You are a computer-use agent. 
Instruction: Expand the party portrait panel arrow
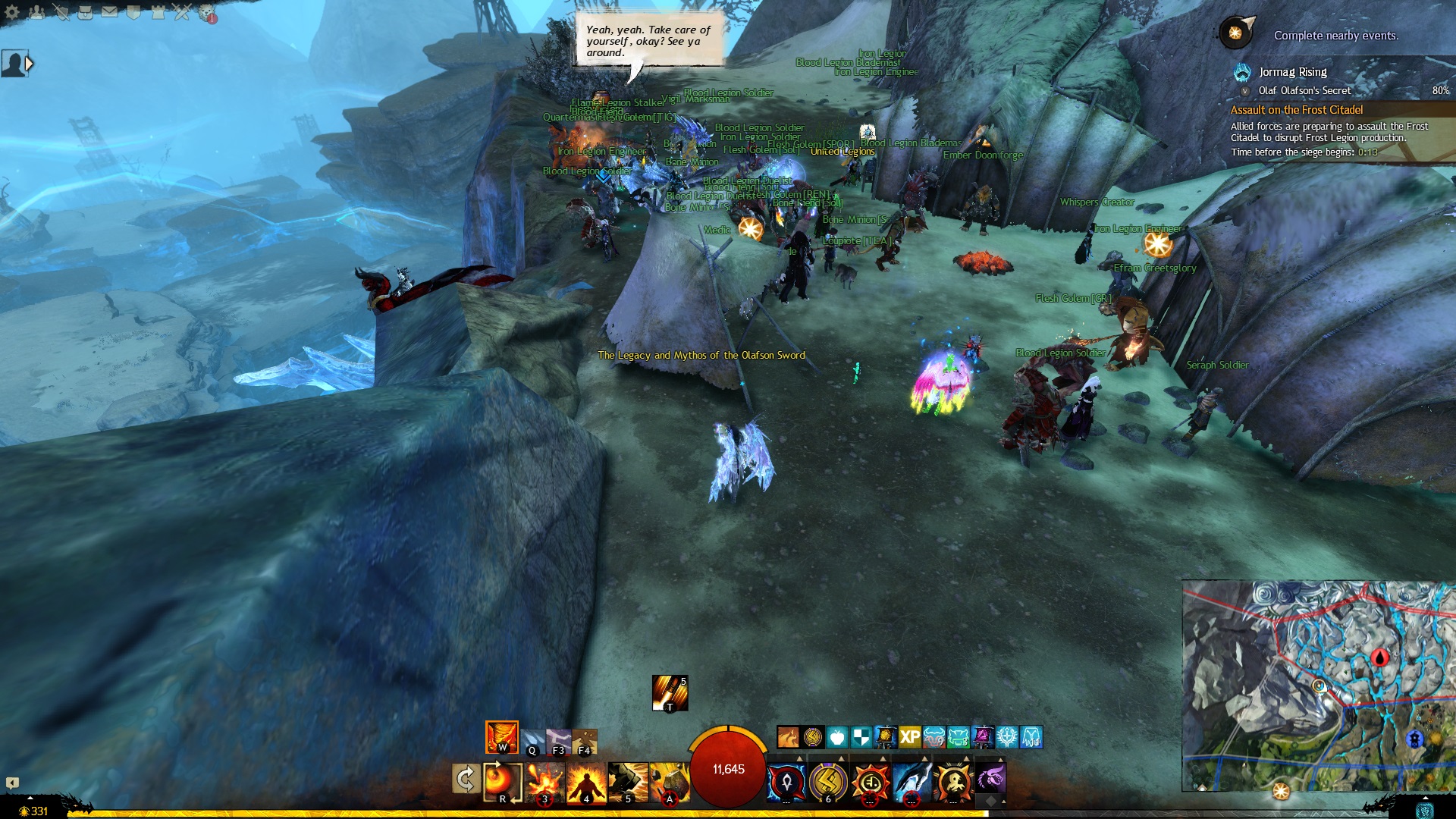(x=30, y=64)
